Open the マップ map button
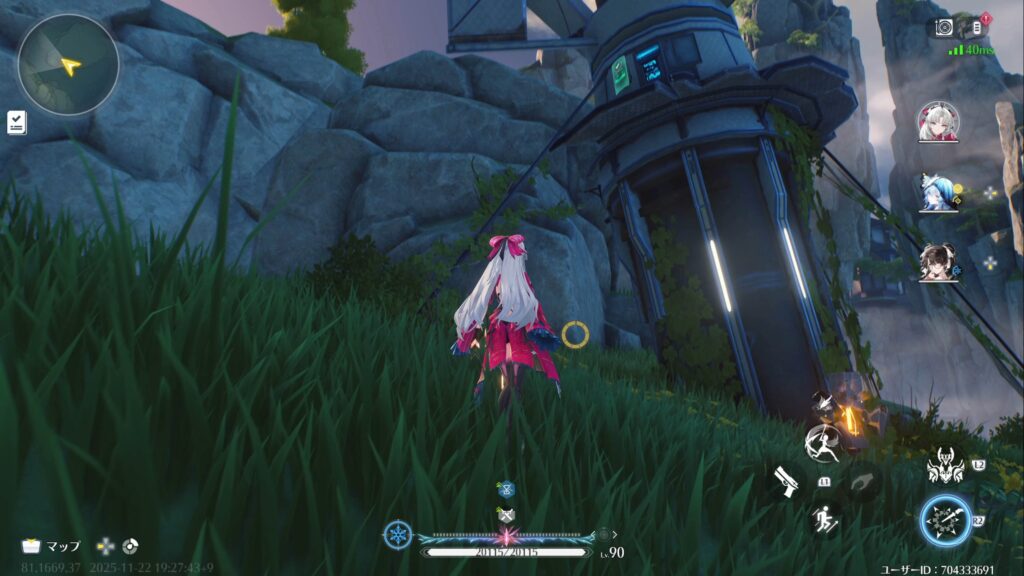1024x576 pixels. [x=52, y=546]
